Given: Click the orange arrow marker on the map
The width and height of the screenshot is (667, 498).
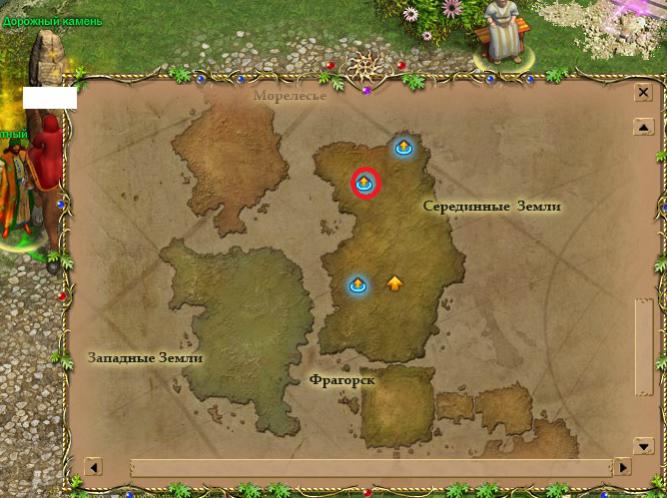Looking at the screenshot, I should 394,283.
